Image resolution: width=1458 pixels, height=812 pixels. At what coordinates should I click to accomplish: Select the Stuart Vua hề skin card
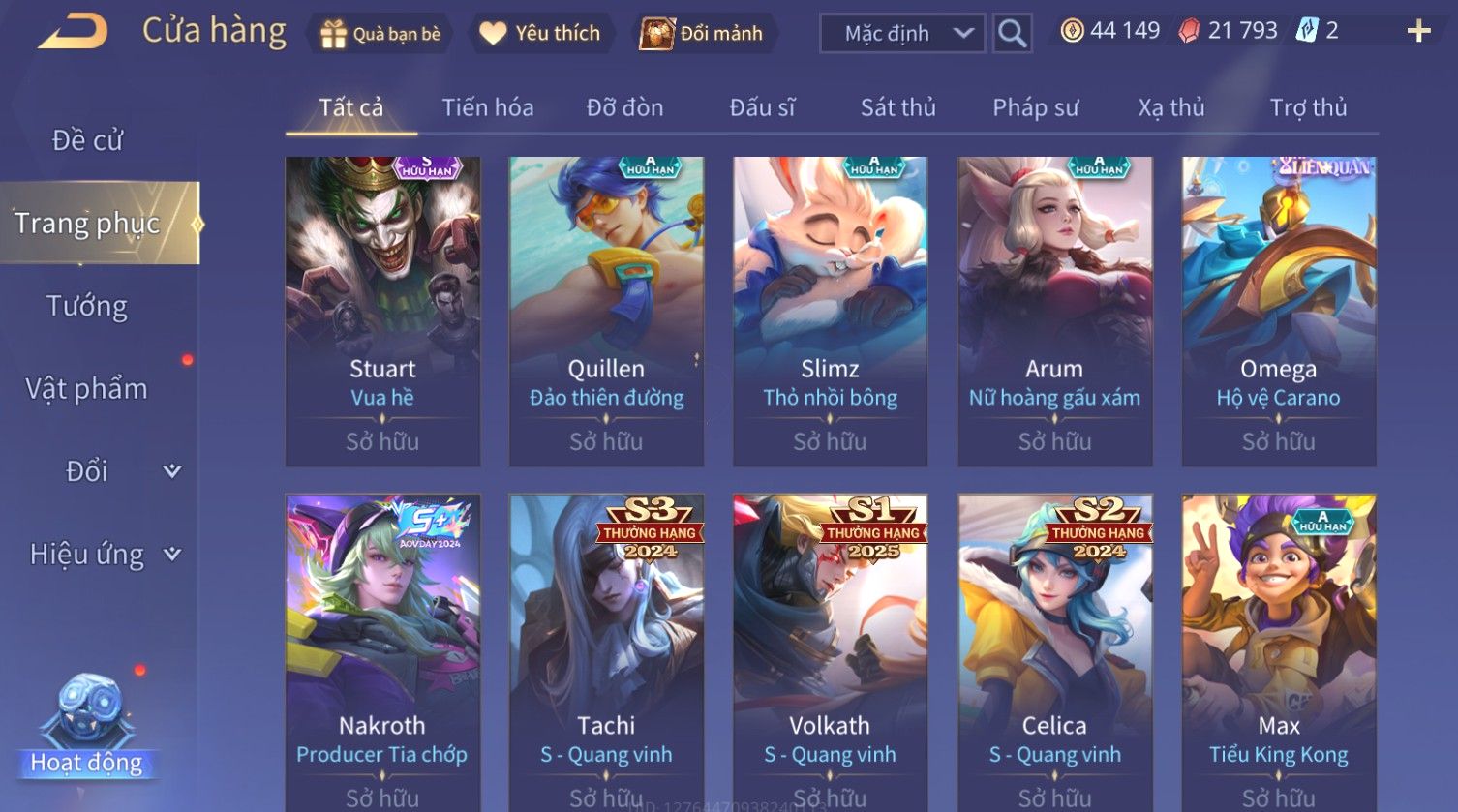coord(382,312)
